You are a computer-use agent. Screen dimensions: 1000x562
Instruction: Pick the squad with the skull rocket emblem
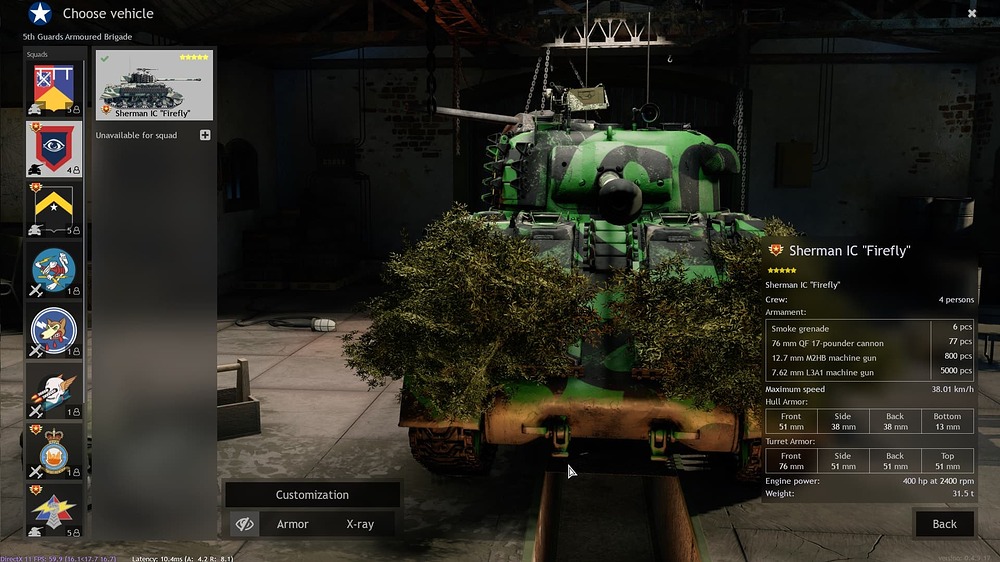pyautogui.click(x=54, y=390)
